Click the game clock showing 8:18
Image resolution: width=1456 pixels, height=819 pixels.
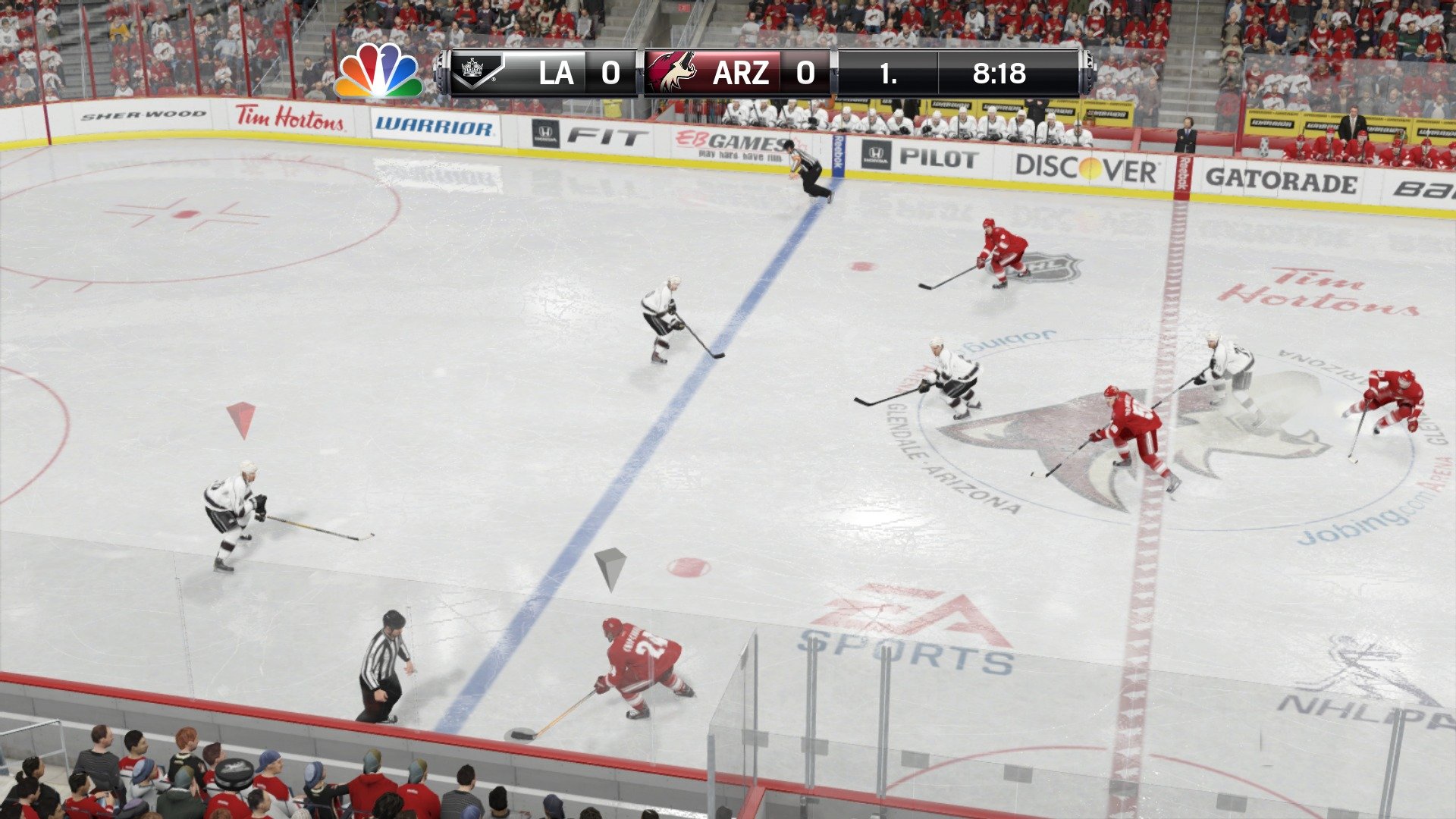(x=1001, y=73)
